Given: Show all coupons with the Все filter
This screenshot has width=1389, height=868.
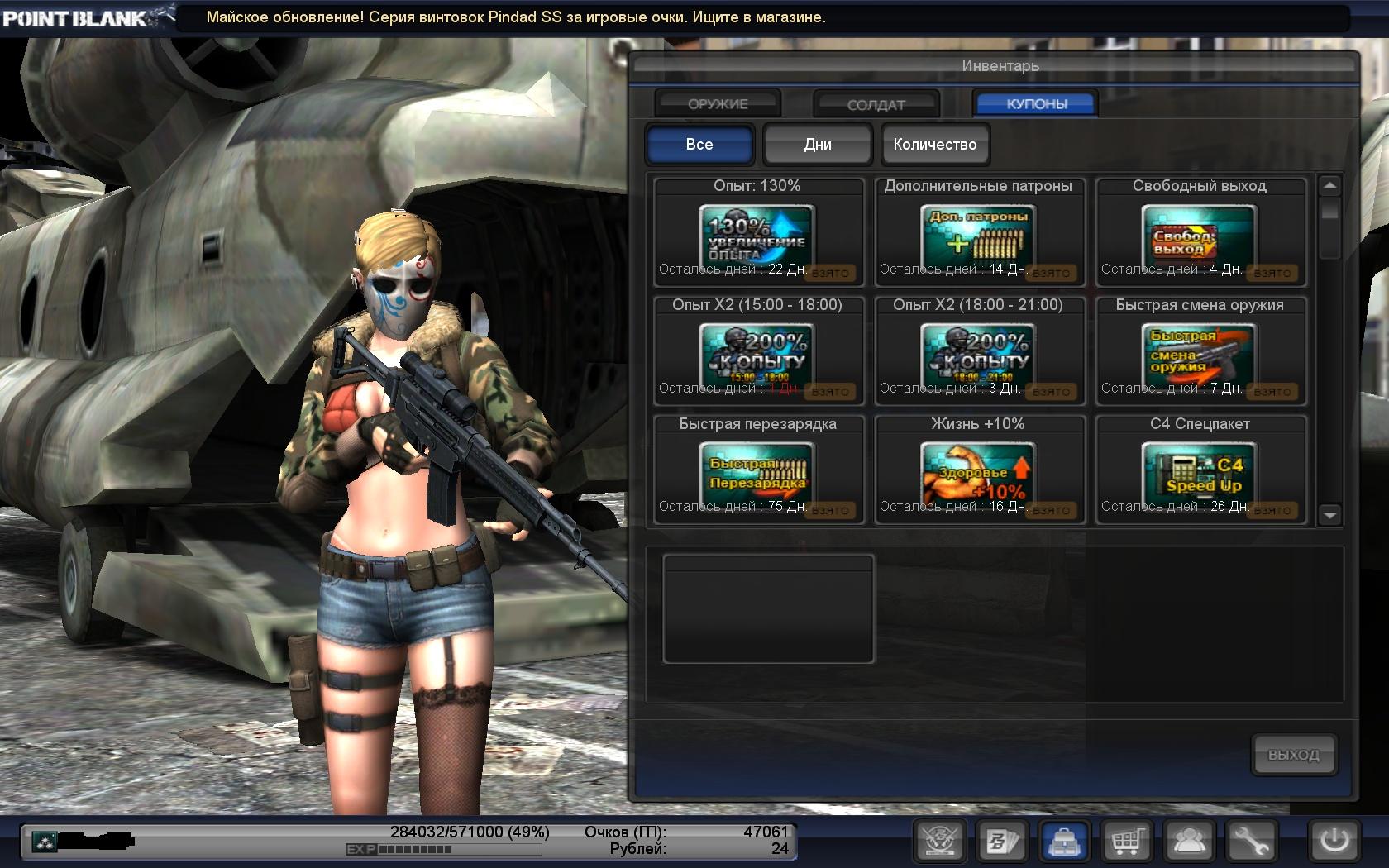Looking at the screenshot, I should point(699,145).
